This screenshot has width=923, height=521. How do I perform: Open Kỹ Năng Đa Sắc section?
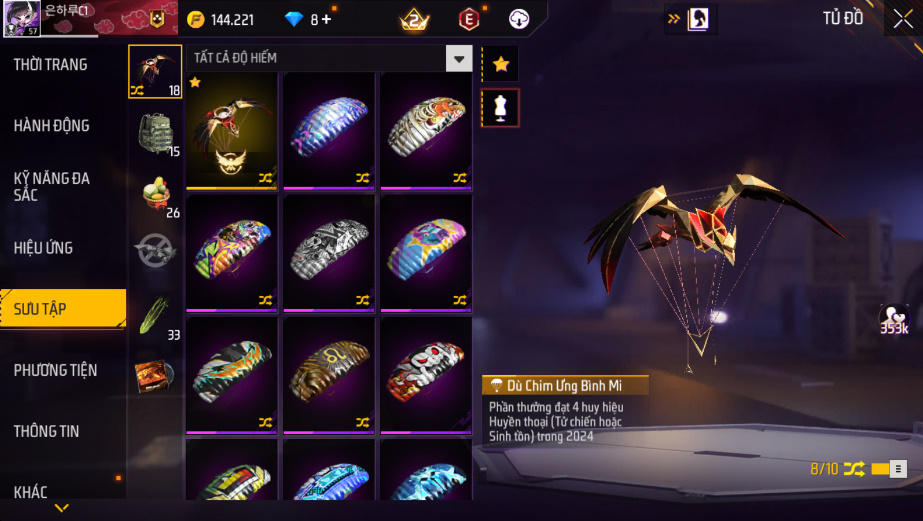(51, 186)
